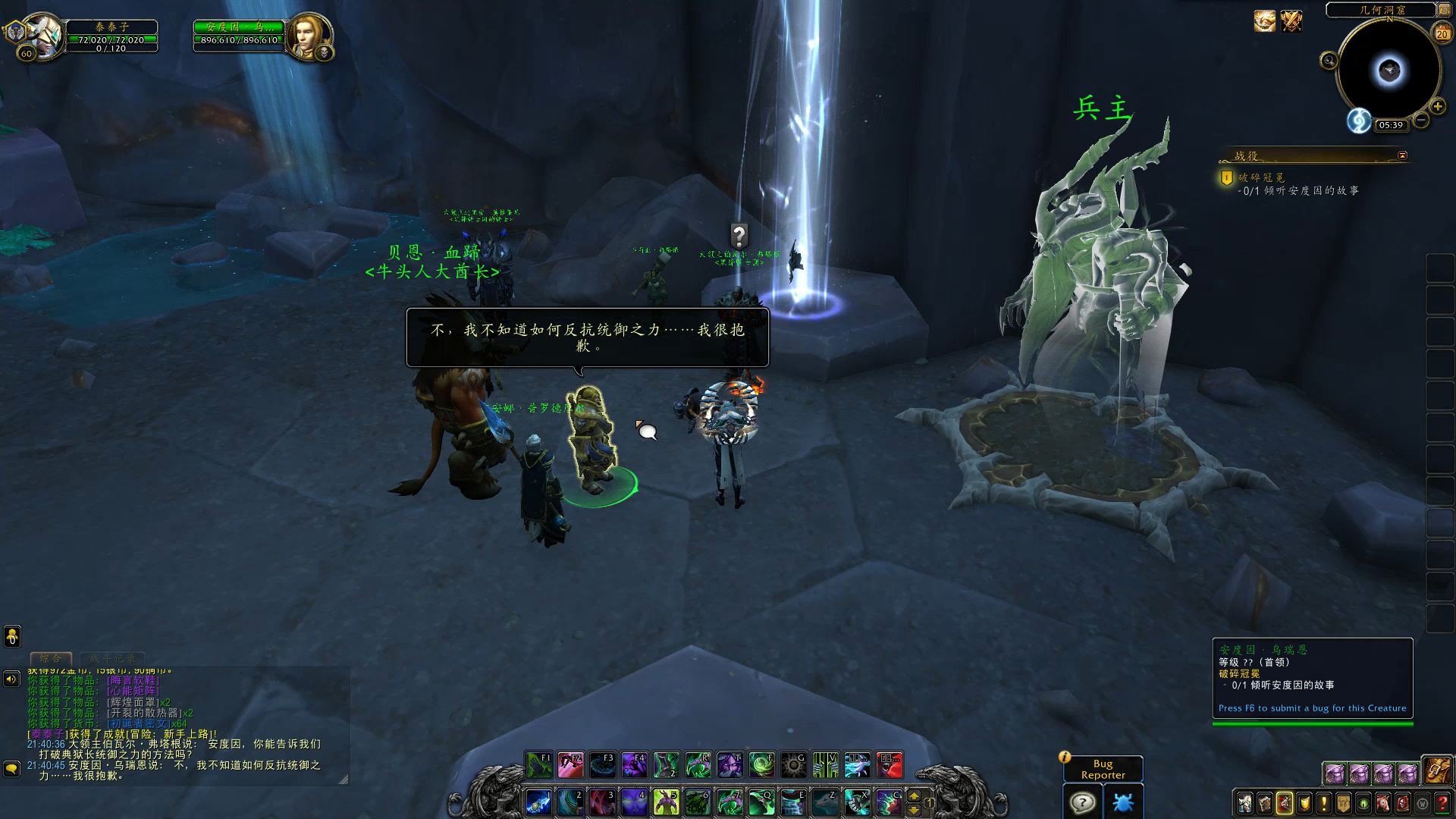
Task: Open the calendar showing day 20
Action: (x=1442, y=33)
